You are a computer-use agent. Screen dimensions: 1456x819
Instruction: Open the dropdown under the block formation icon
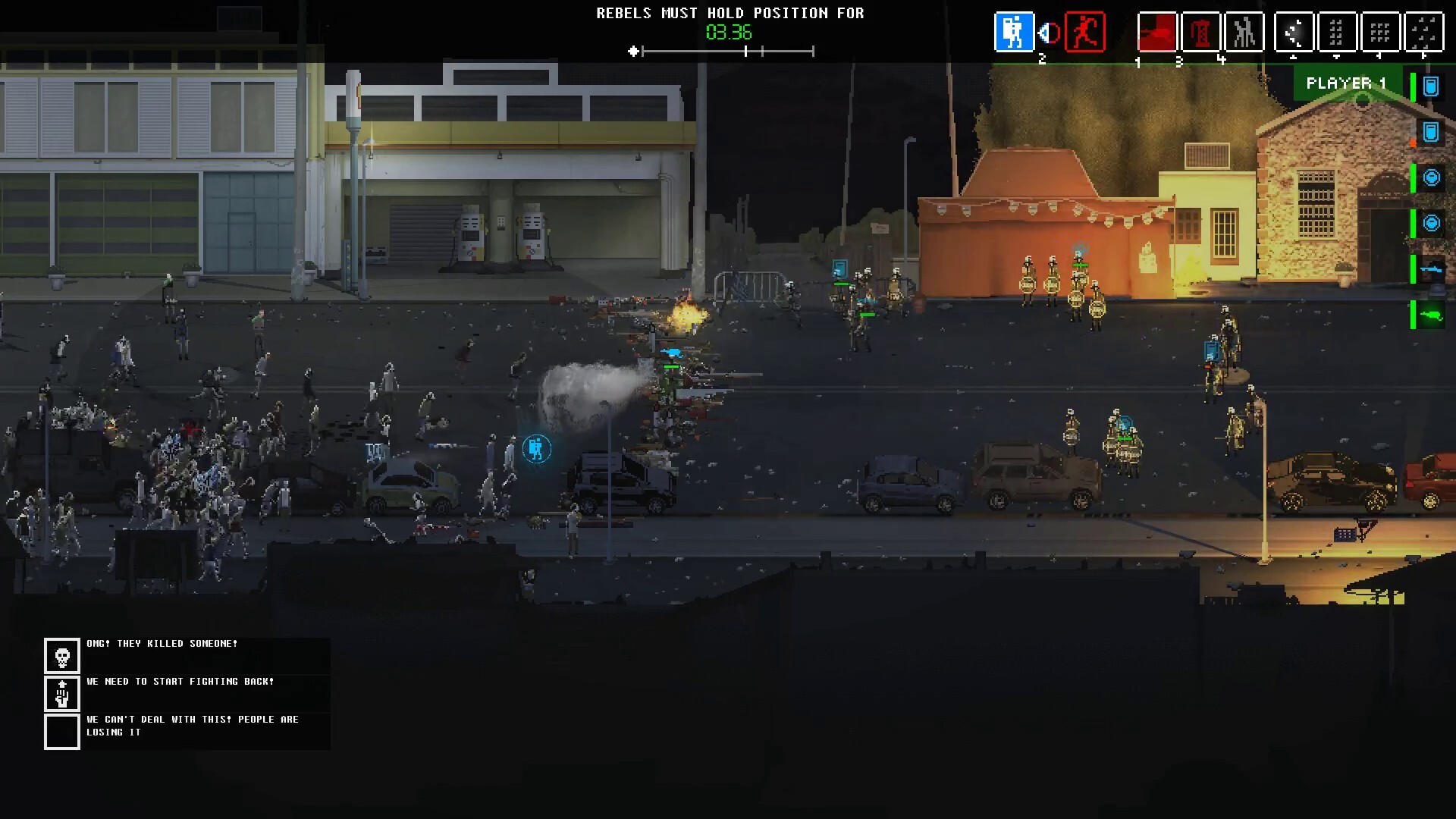coord(1336,58)
